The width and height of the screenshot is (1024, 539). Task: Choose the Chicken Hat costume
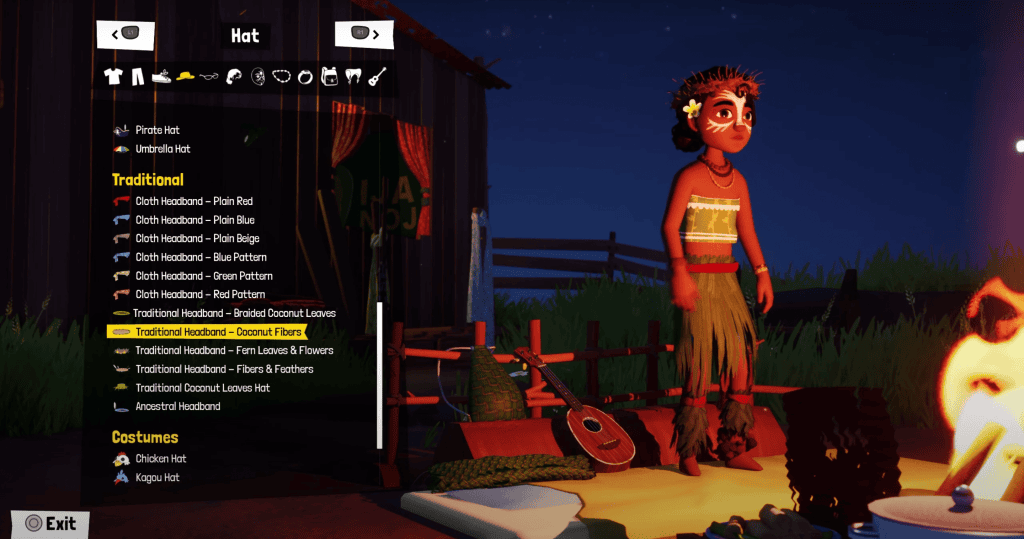[x=161, y=459]
